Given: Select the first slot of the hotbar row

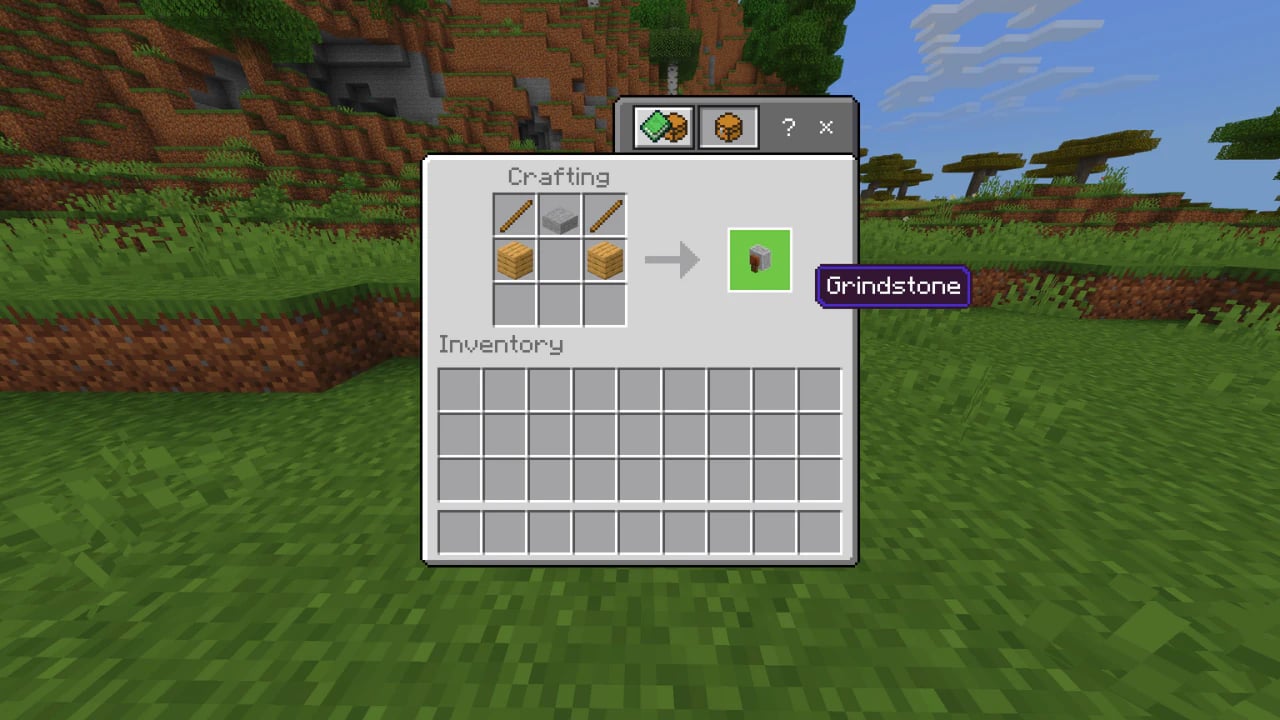Looking at the screenshot, I should pyautogui.click(x=459, y=533).
